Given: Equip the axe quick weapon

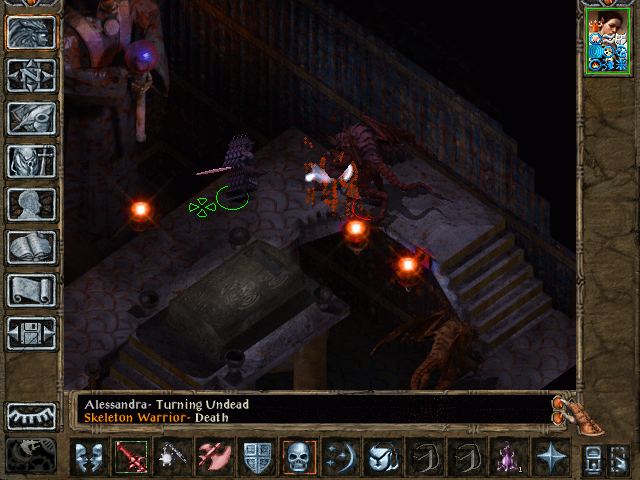Looking at the screenshot, I should coord(215,457).
